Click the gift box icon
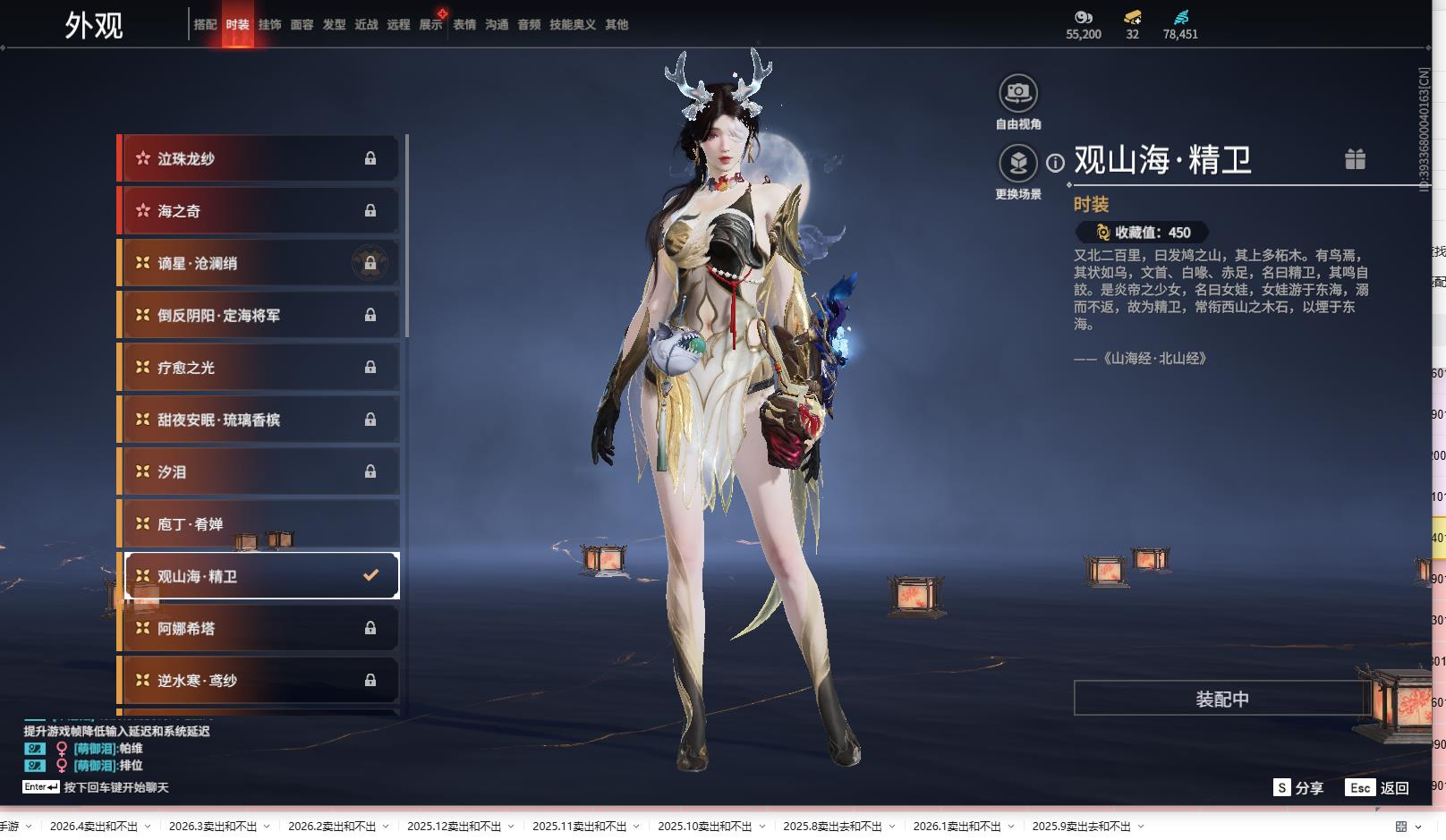Screen dimensions: 1446x840 1355,159
